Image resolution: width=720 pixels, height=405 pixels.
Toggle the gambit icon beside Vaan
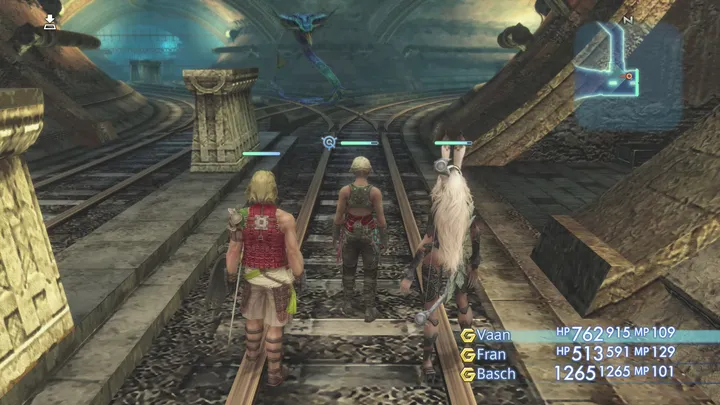tap(467, 335)
